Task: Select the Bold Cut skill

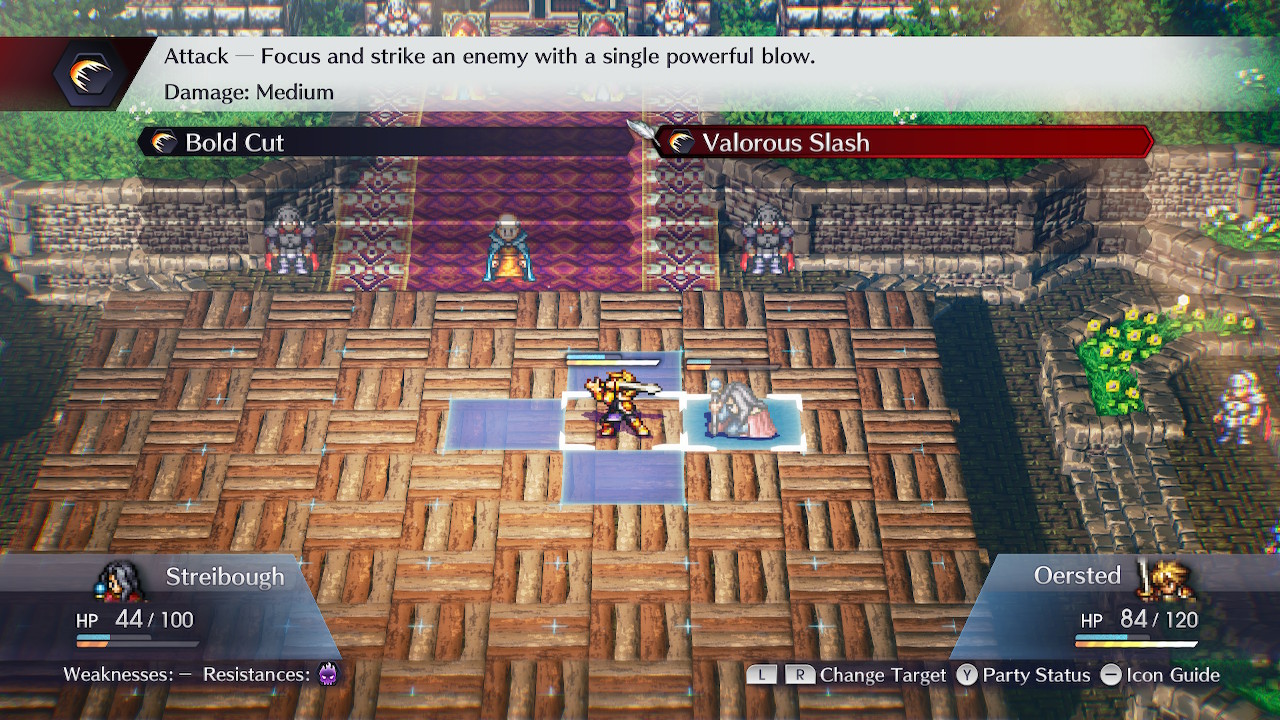Action: click(x=234, y=143)
